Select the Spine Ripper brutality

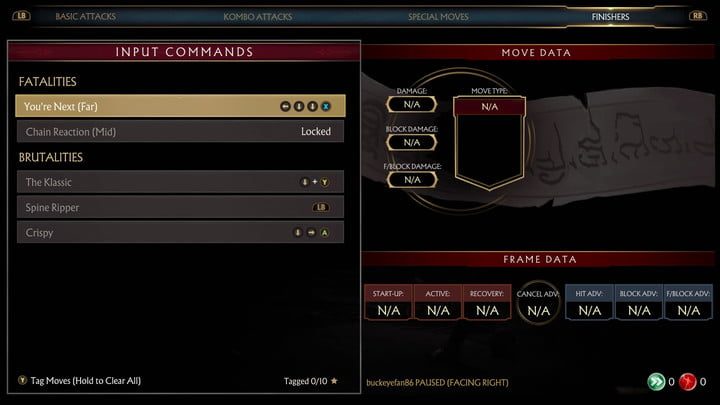[180, 207]
